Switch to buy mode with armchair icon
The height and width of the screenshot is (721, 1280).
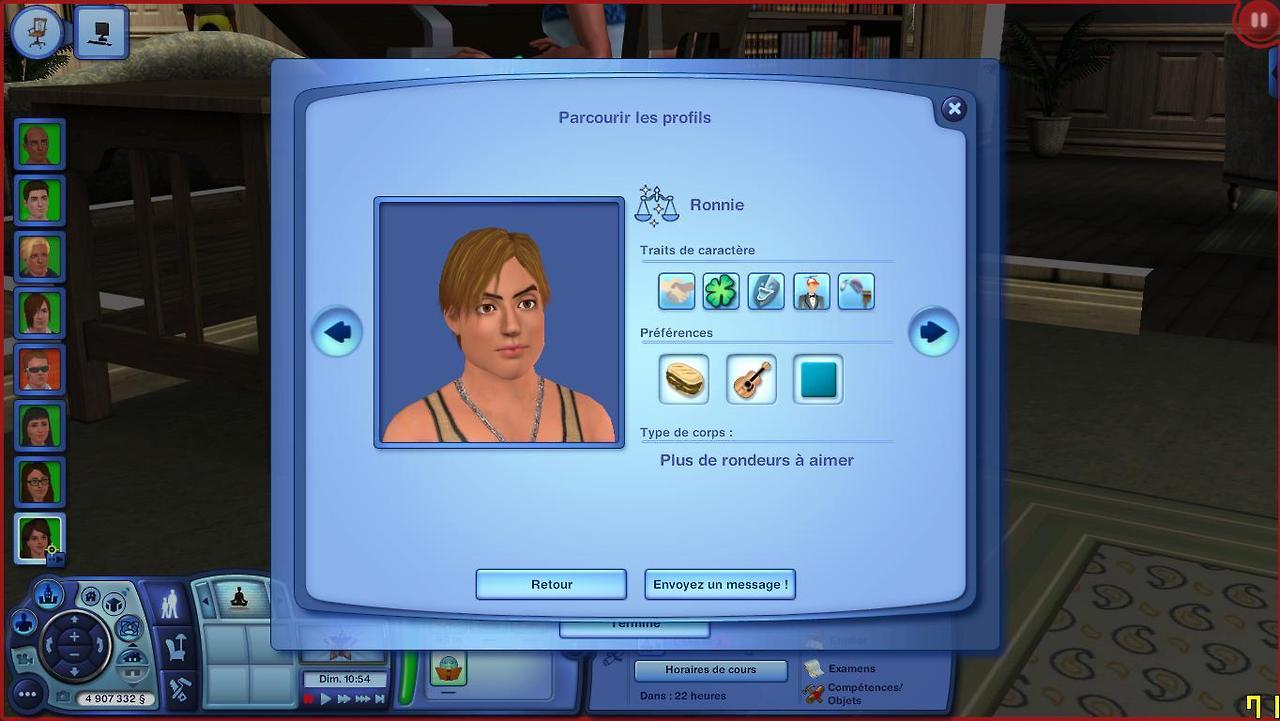click(178, 648)
